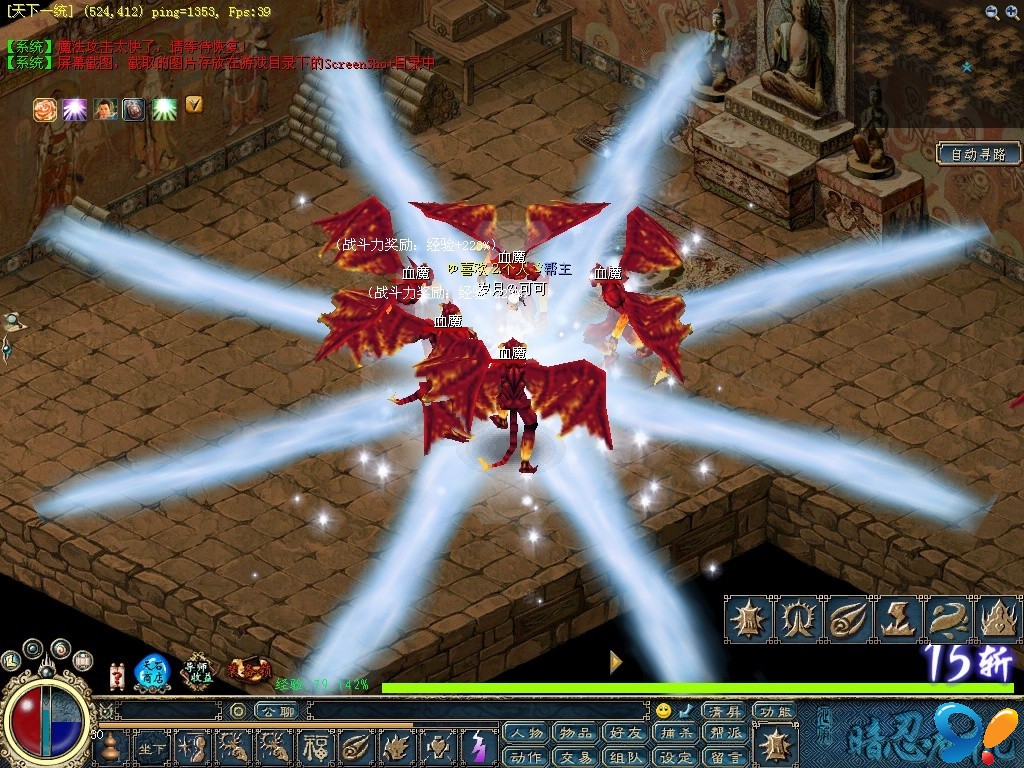This screenshot has width=1024, height=768.
Task: Open the 设定 settings menu
Action: (674, 757)
